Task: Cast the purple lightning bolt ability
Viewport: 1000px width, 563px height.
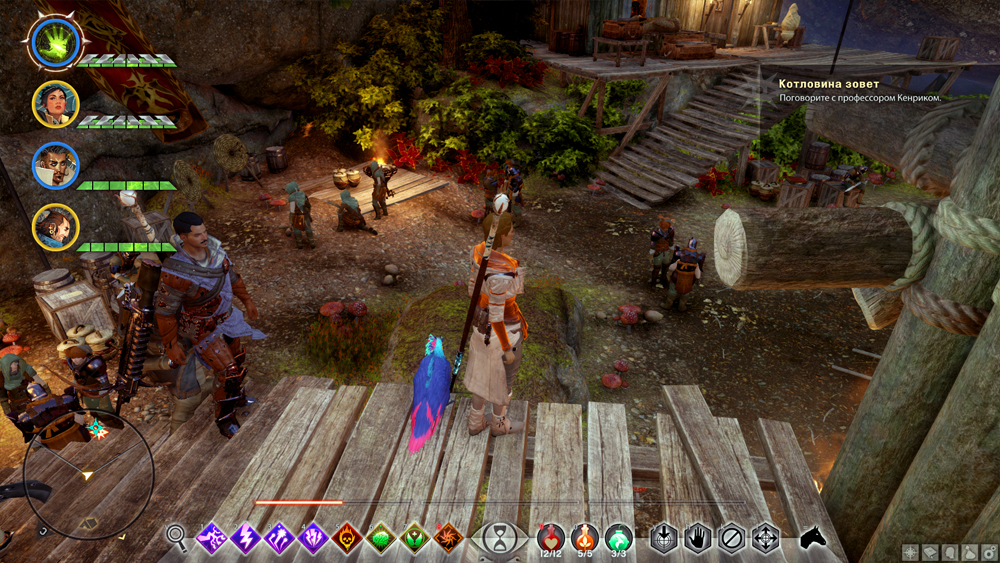Action: tap(245, 538)
